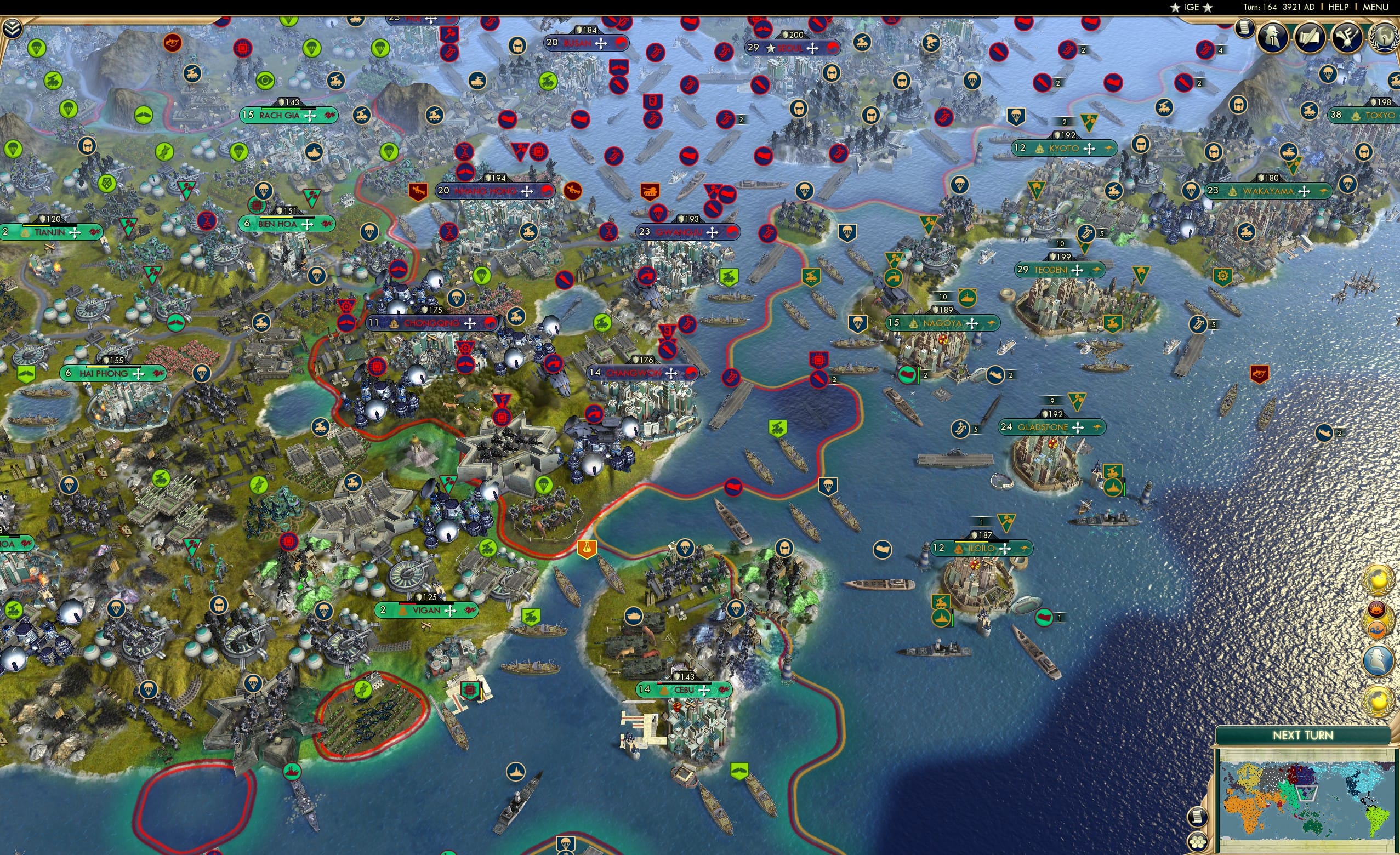Click the notification scroll icon near the top right
This screenshot has height=855, width=1400.
[x=1245, y=30]
